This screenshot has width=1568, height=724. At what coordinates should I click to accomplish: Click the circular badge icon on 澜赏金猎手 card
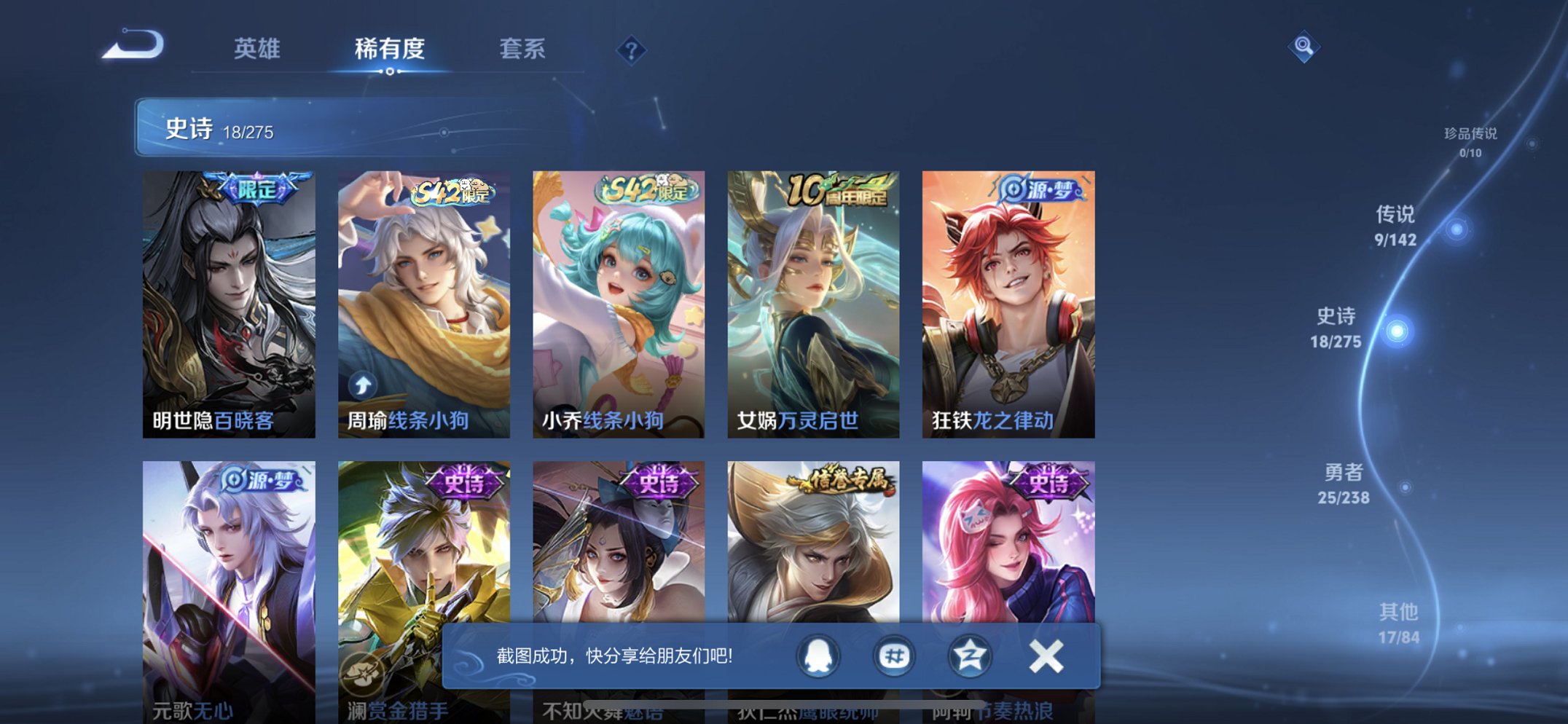[x=364, y=674]
